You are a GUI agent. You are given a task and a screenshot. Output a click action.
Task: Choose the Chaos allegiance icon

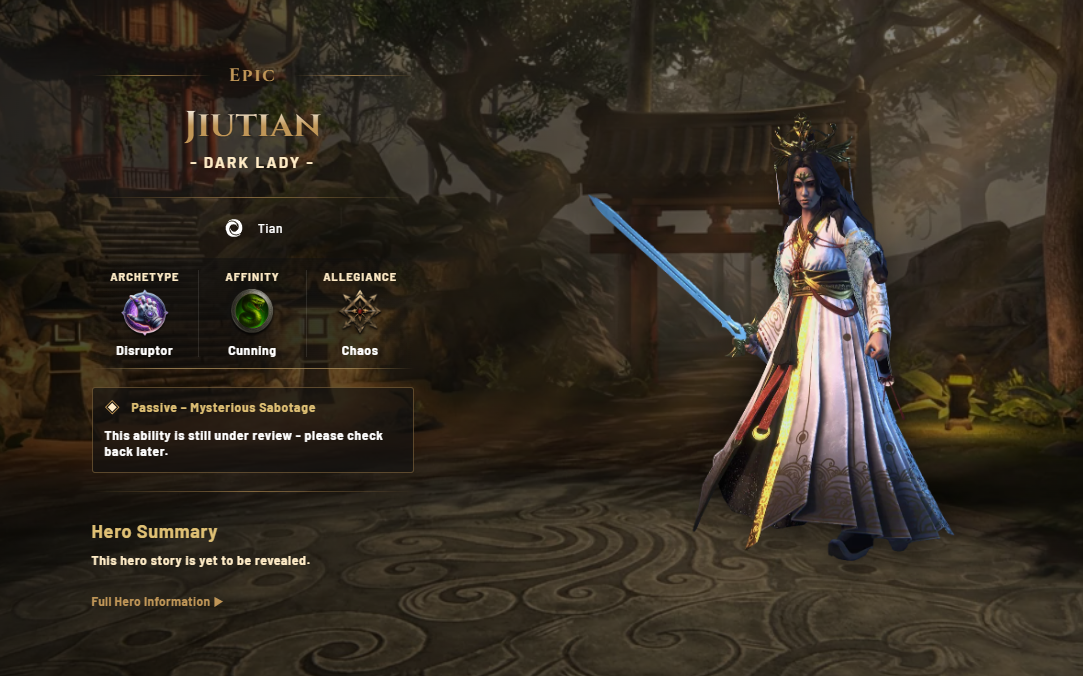(x=359, y=312)
